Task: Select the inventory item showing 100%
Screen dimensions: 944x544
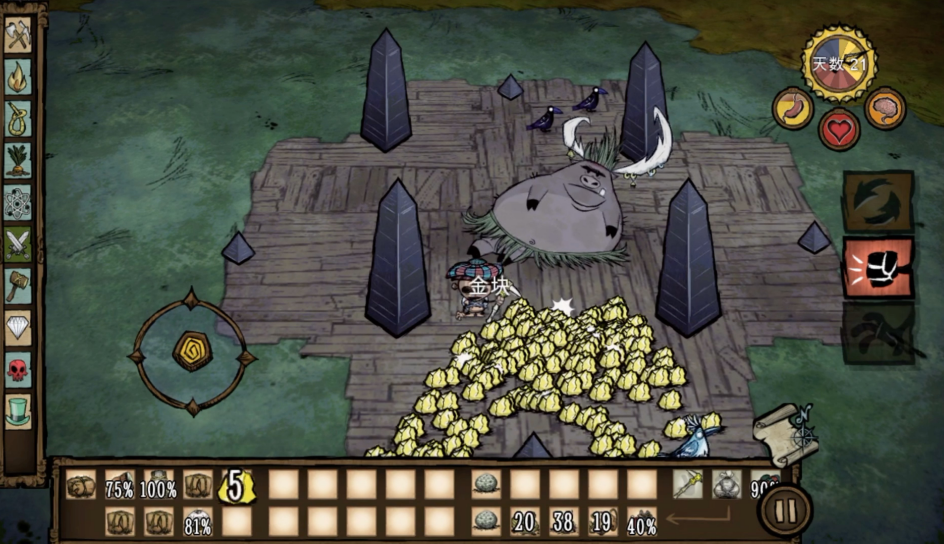Action: coord(158,486)
